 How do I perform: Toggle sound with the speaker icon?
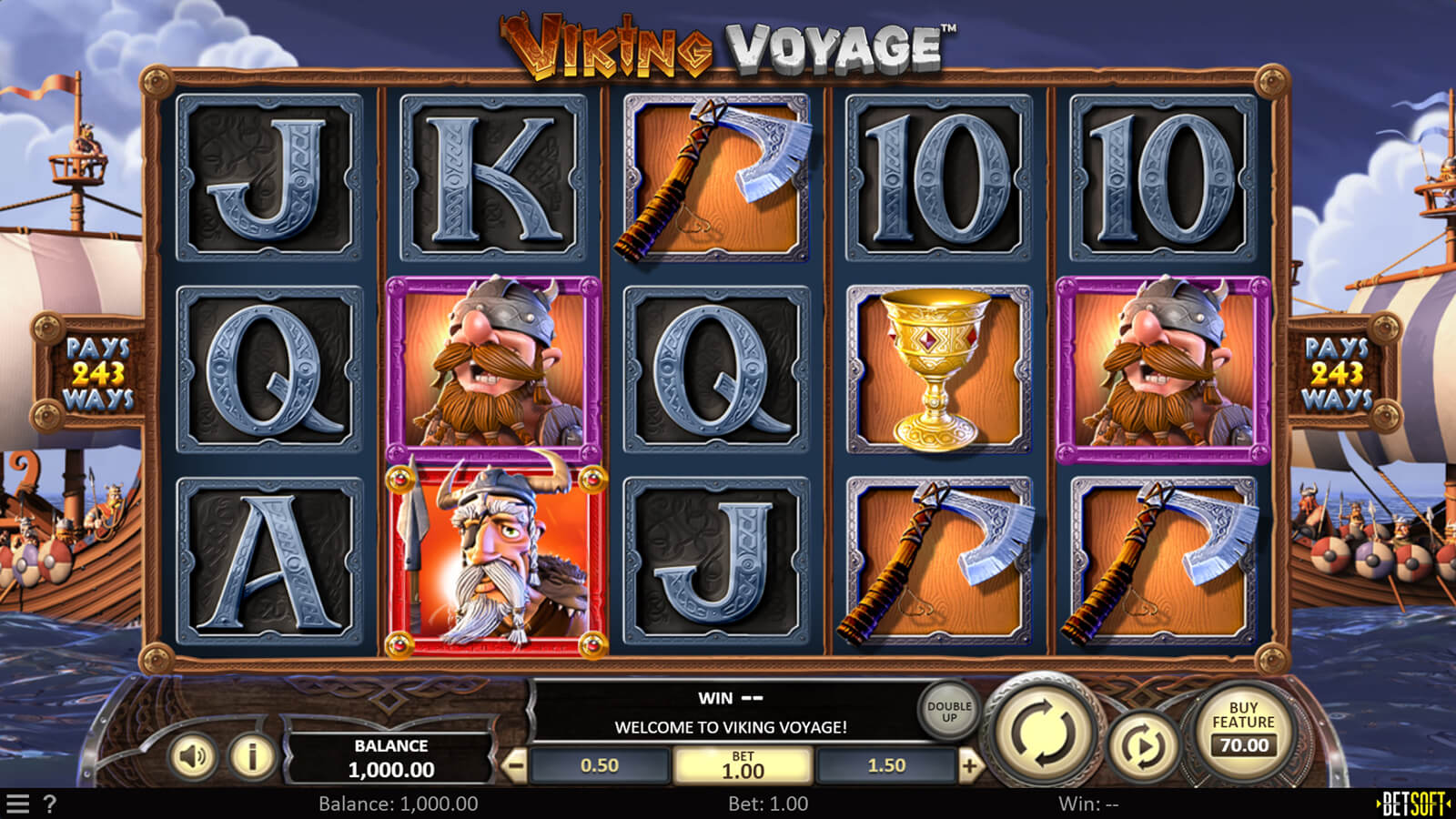coord(193,756)
